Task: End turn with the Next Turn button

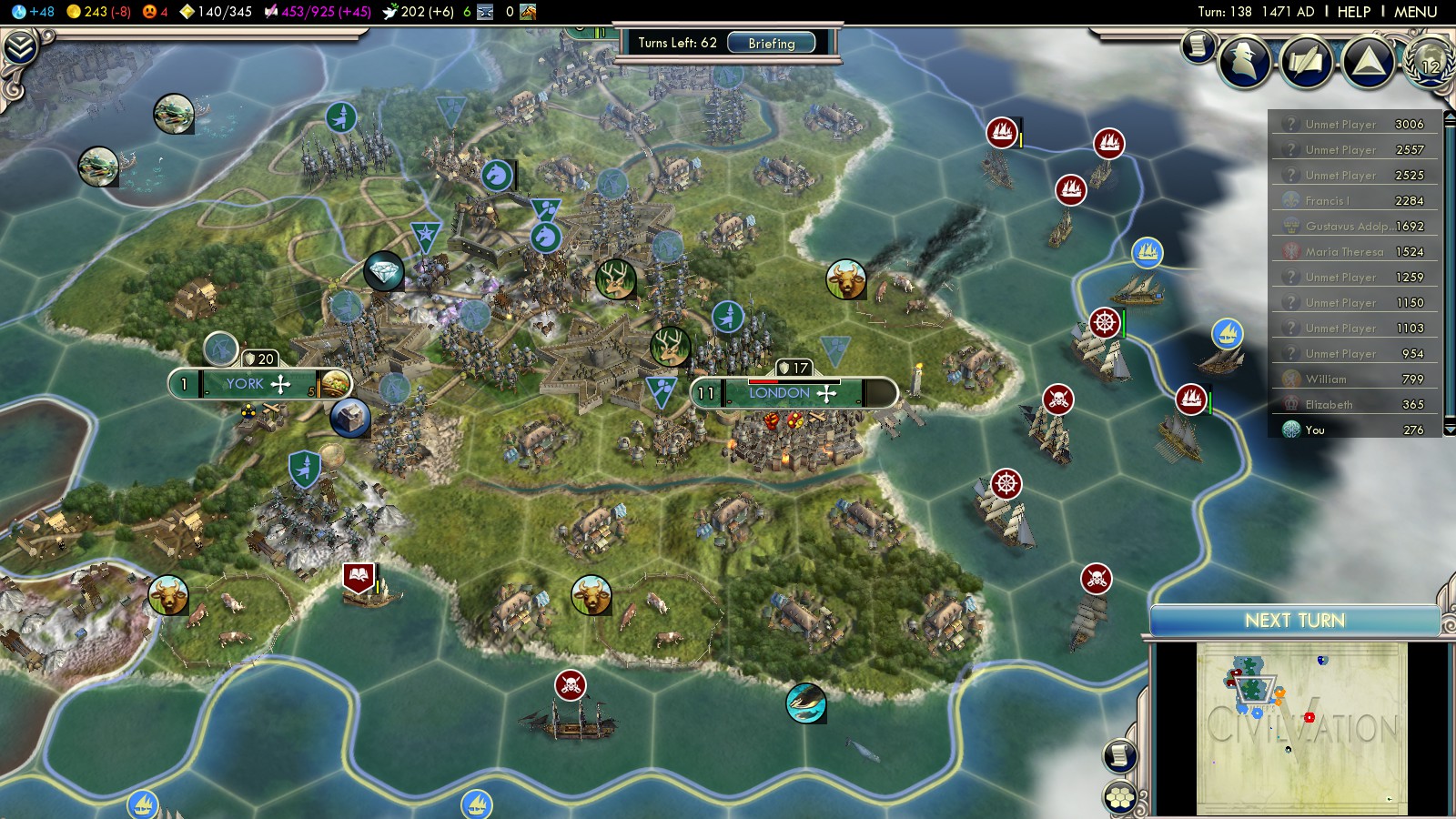Action: 1294,621
